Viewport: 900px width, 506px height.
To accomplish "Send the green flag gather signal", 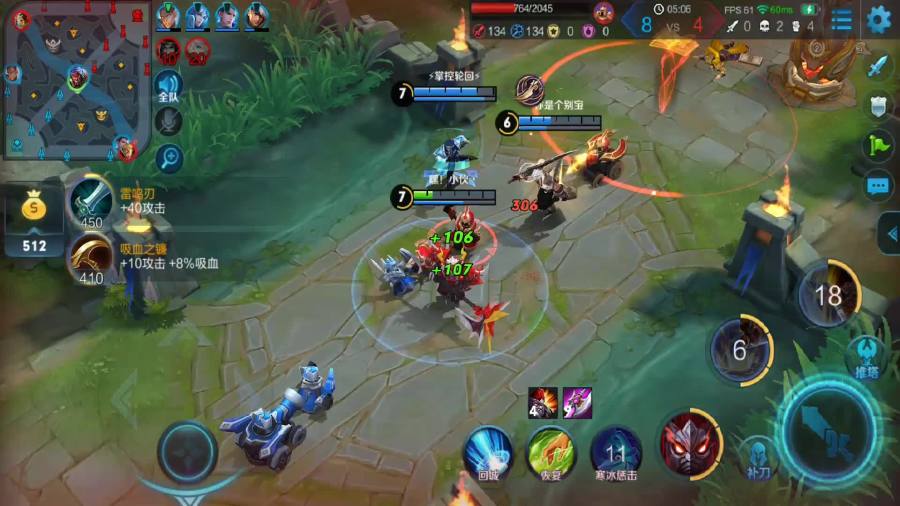I will (x=878, y=146).
